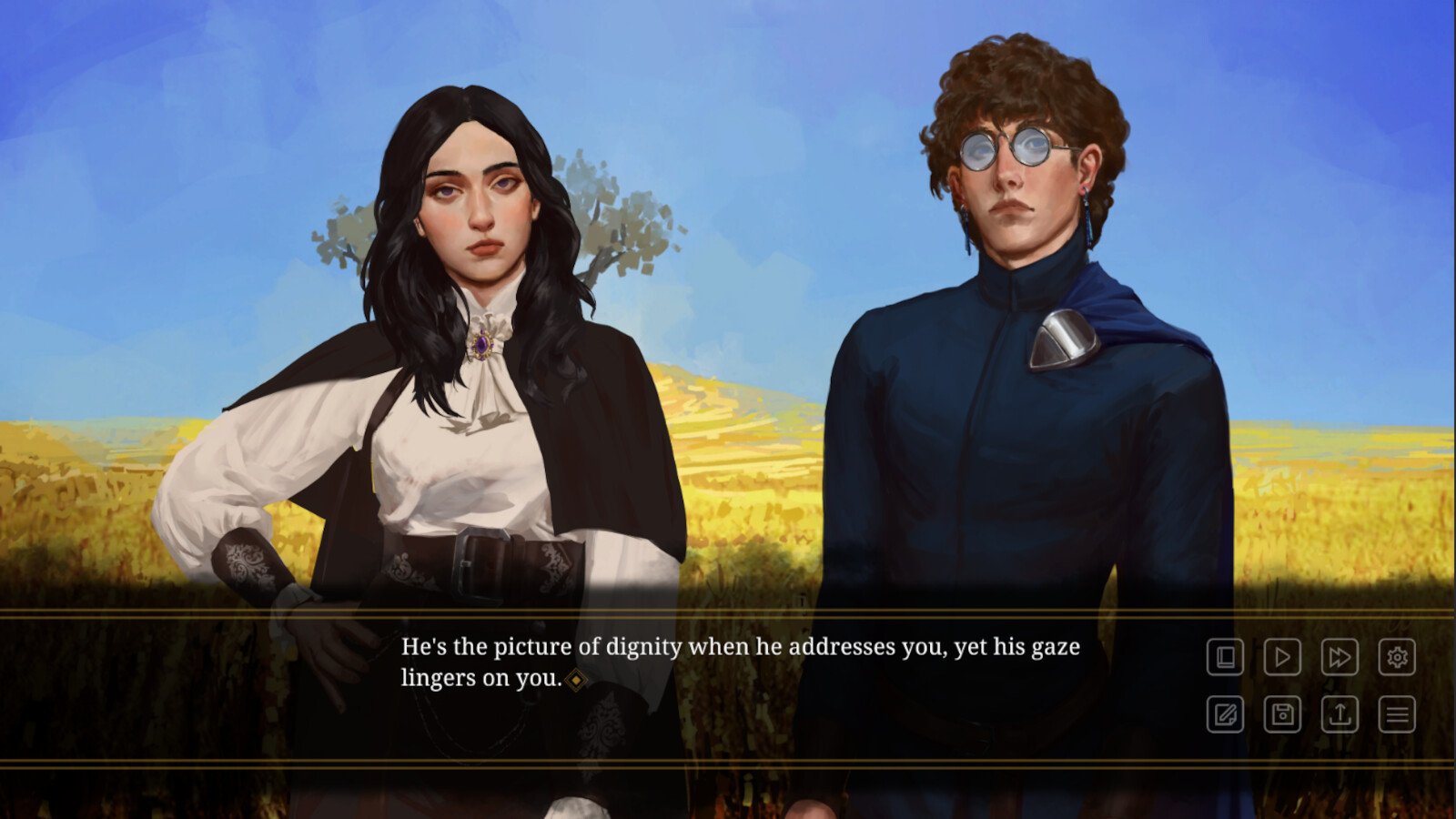This screenshot has width=1456, height=819.
Task: Start auto-play with the play triangle button
Action: click(x=1282, y=657)
